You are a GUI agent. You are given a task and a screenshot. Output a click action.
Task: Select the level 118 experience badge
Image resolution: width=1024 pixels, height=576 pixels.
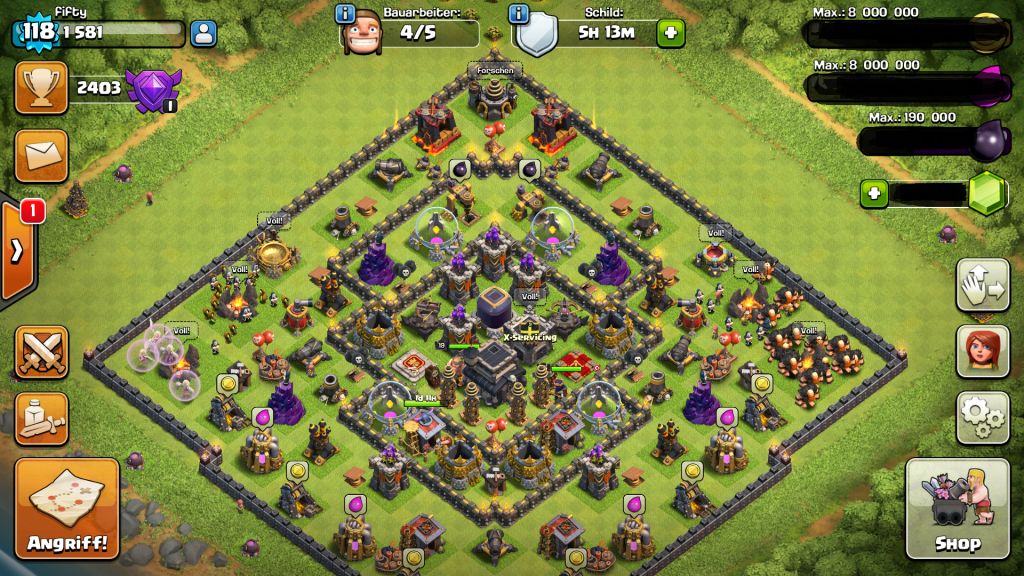(x=35, y=32)
